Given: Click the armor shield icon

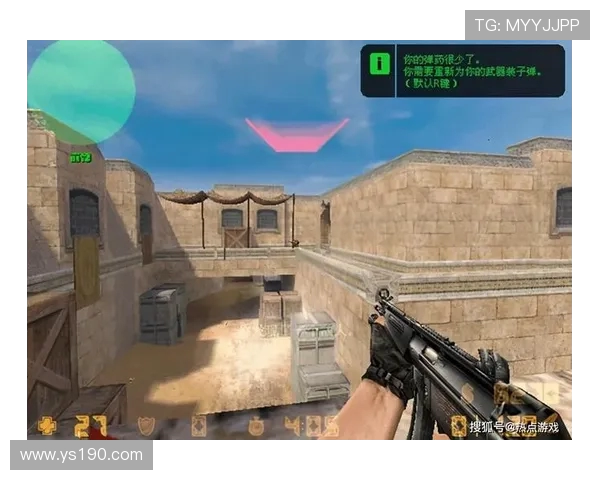Looking at the screenshot, I should pyautogui.click(x=146, y=425).
